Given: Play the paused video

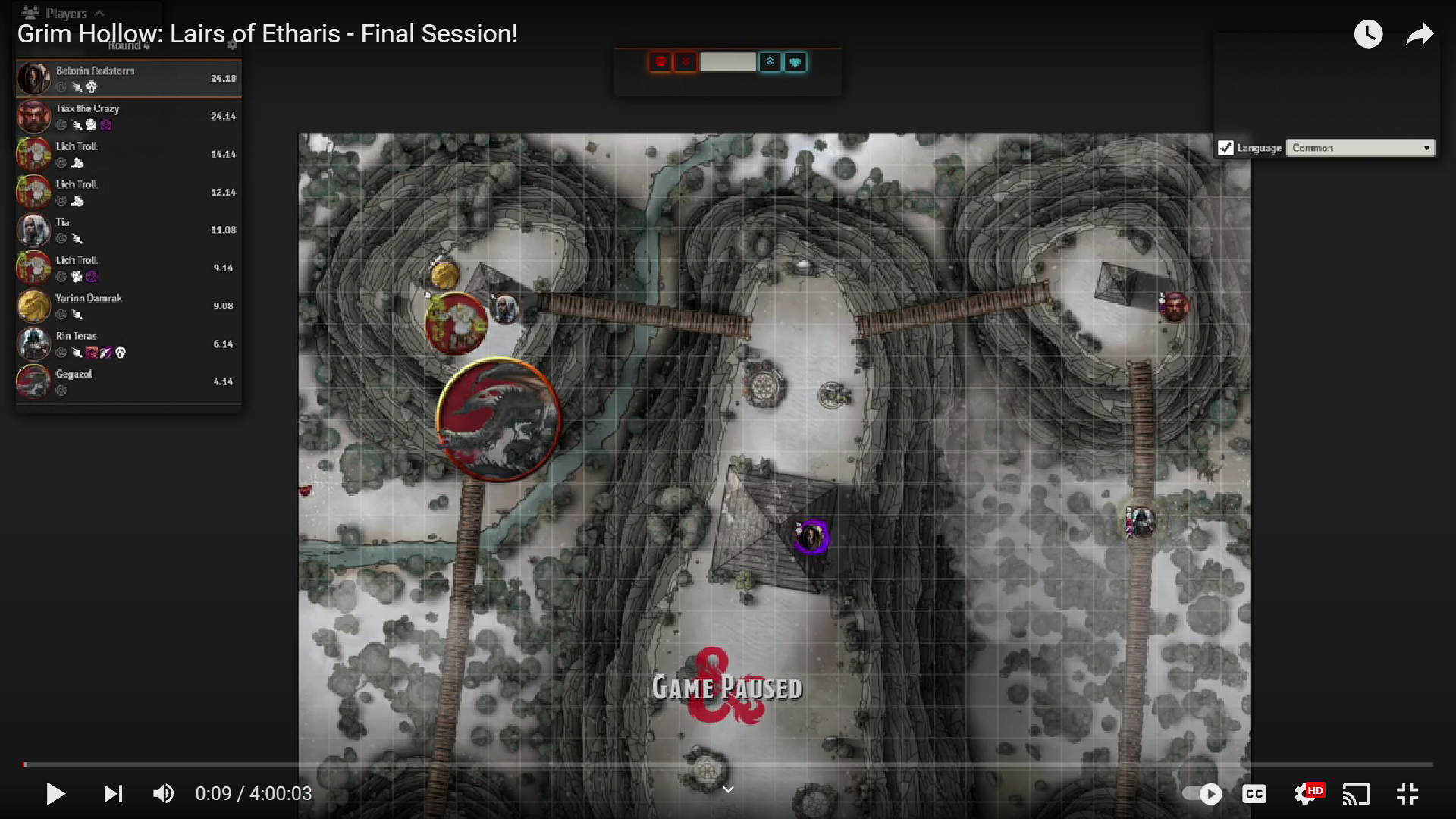Looking at the screenshot, I should [55, 794].
